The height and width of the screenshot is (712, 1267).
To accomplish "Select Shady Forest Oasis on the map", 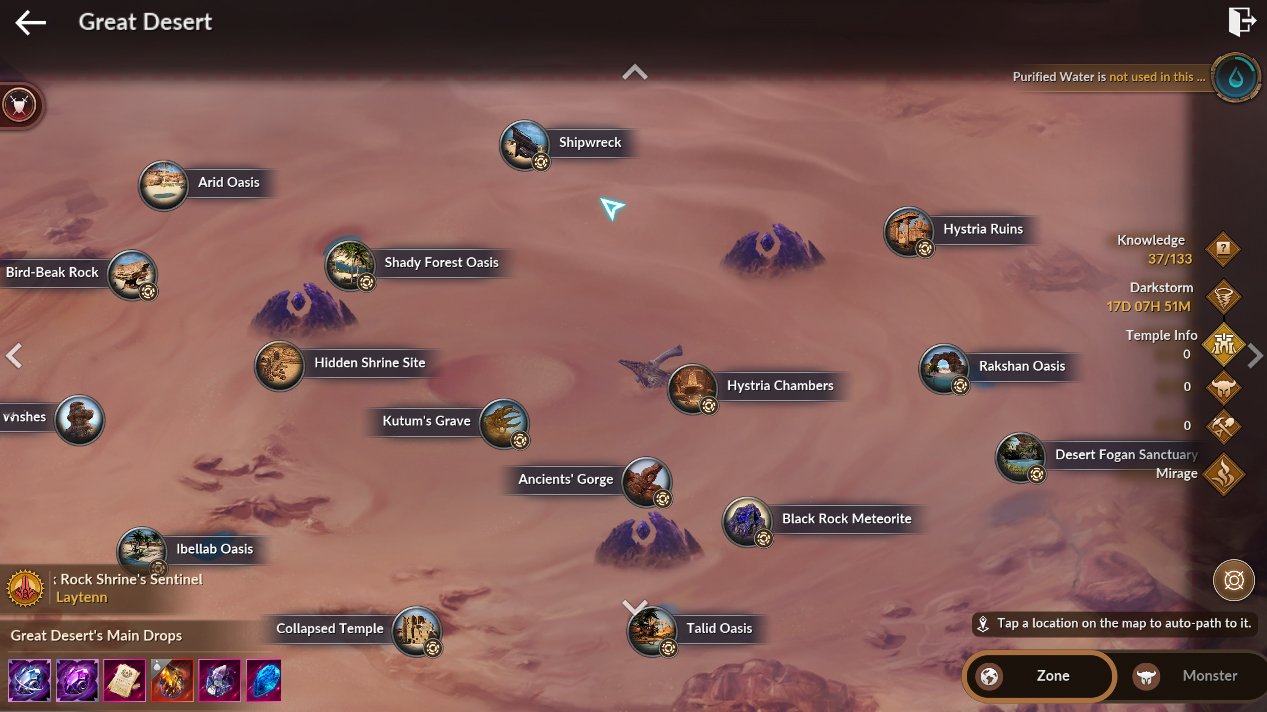I will [350, 265].
